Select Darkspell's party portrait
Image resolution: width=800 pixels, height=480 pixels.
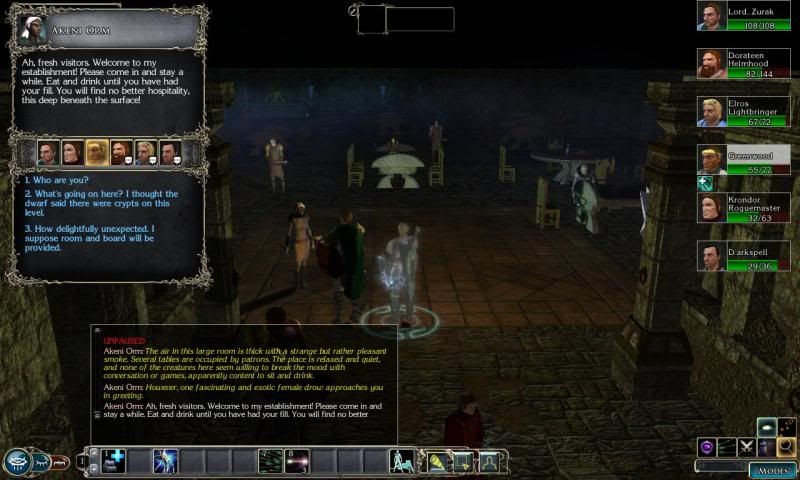(x=711, y=256)
